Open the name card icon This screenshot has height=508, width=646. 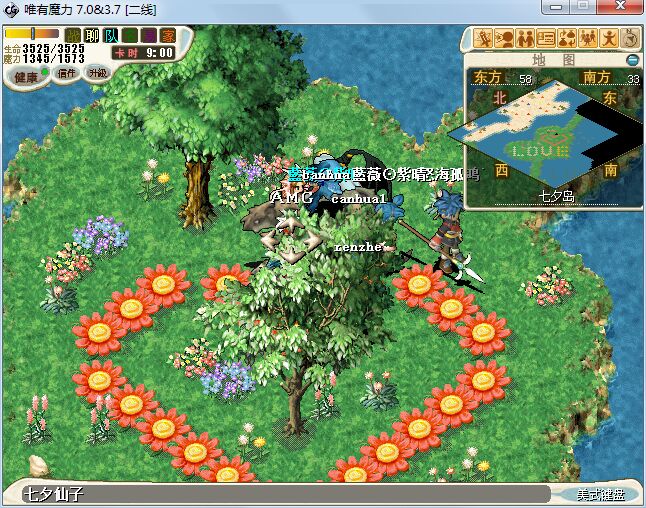click(547, 39)
